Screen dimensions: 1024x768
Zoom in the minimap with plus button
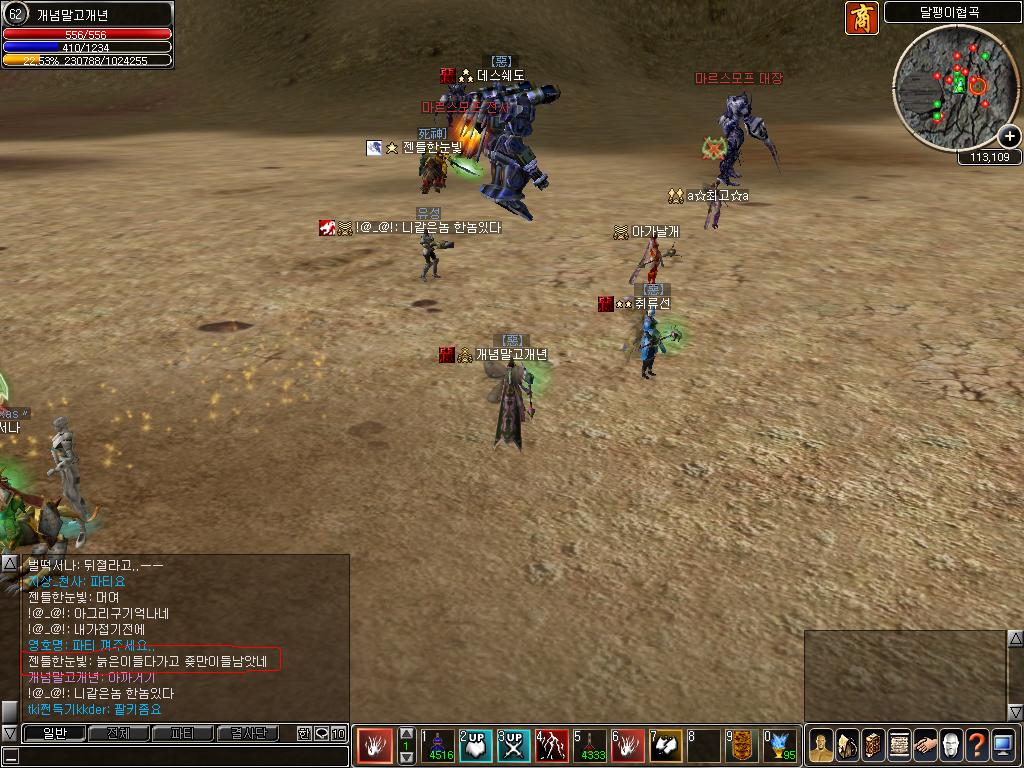[1009, 136]
